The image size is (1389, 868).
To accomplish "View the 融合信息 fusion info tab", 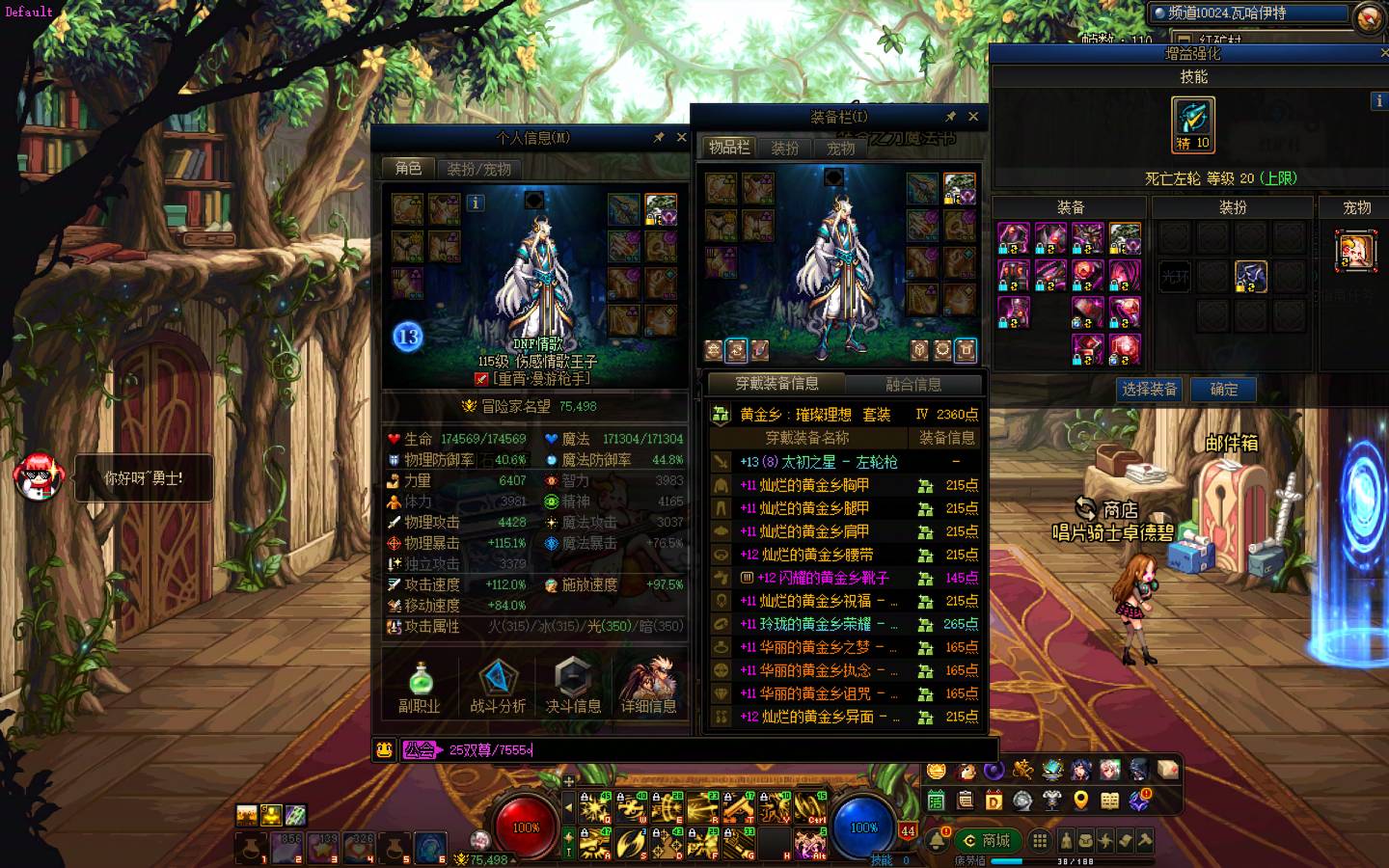I will [x=912, y=384].
